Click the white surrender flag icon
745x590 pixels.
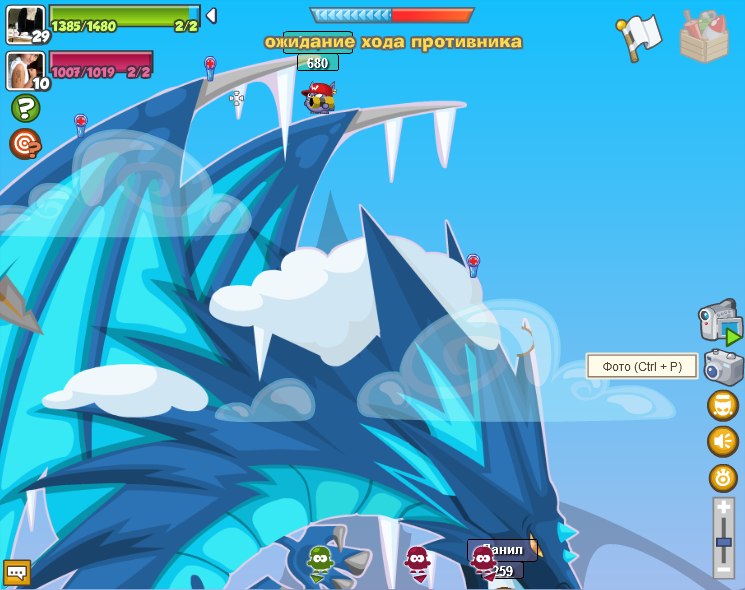pos(639,37)
